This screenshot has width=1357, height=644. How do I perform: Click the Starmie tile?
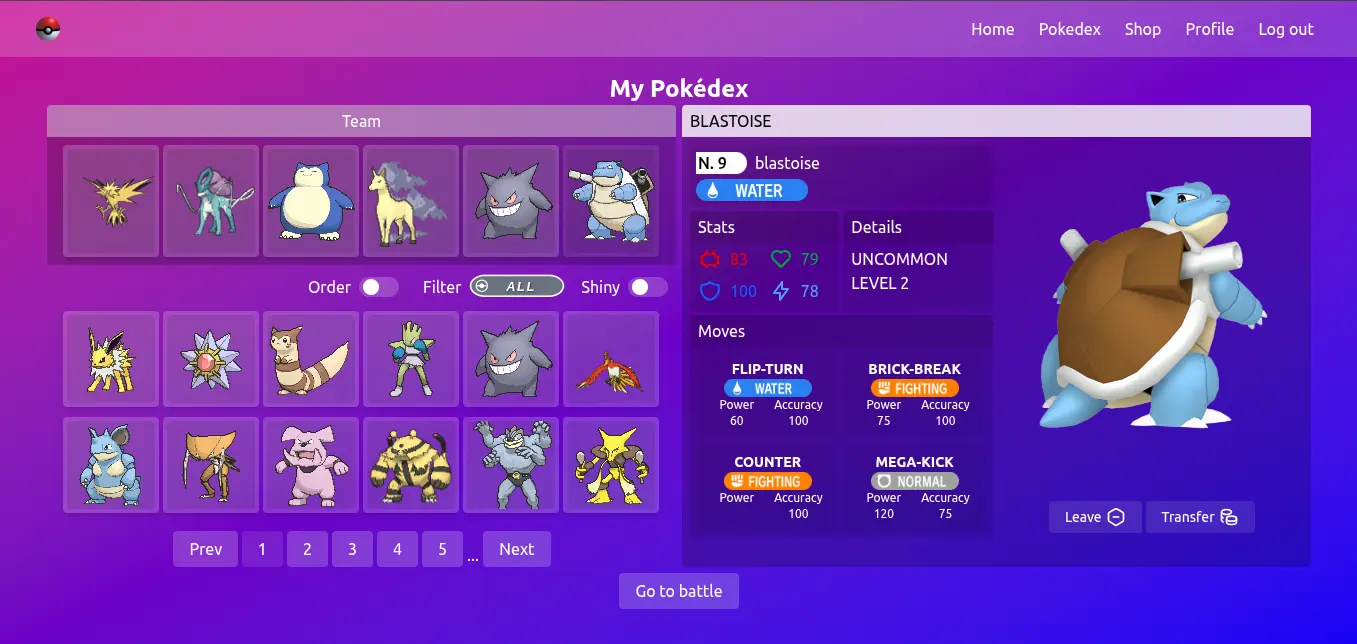[x=211, y=359]
